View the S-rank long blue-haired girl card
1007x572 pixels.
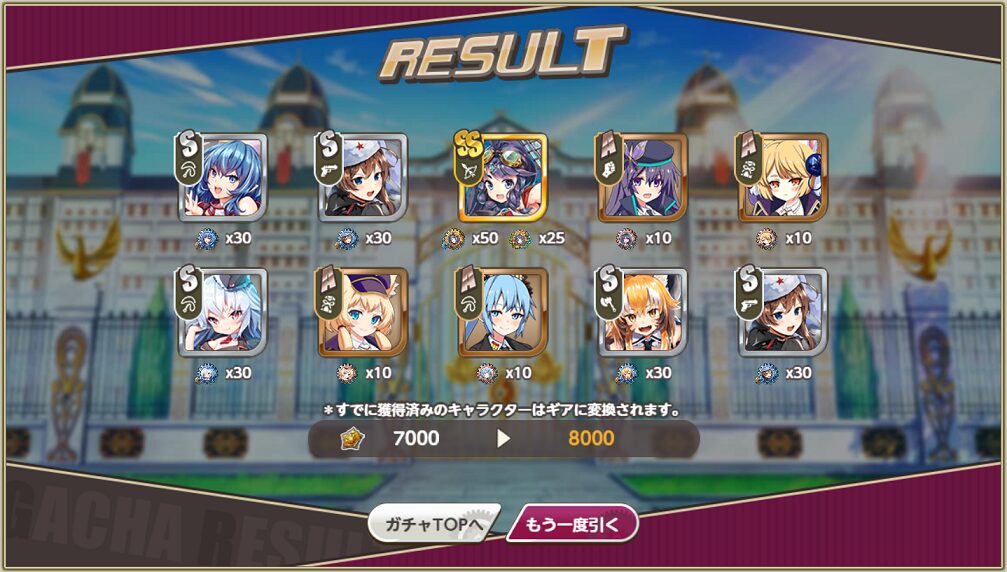pos(223,177)
